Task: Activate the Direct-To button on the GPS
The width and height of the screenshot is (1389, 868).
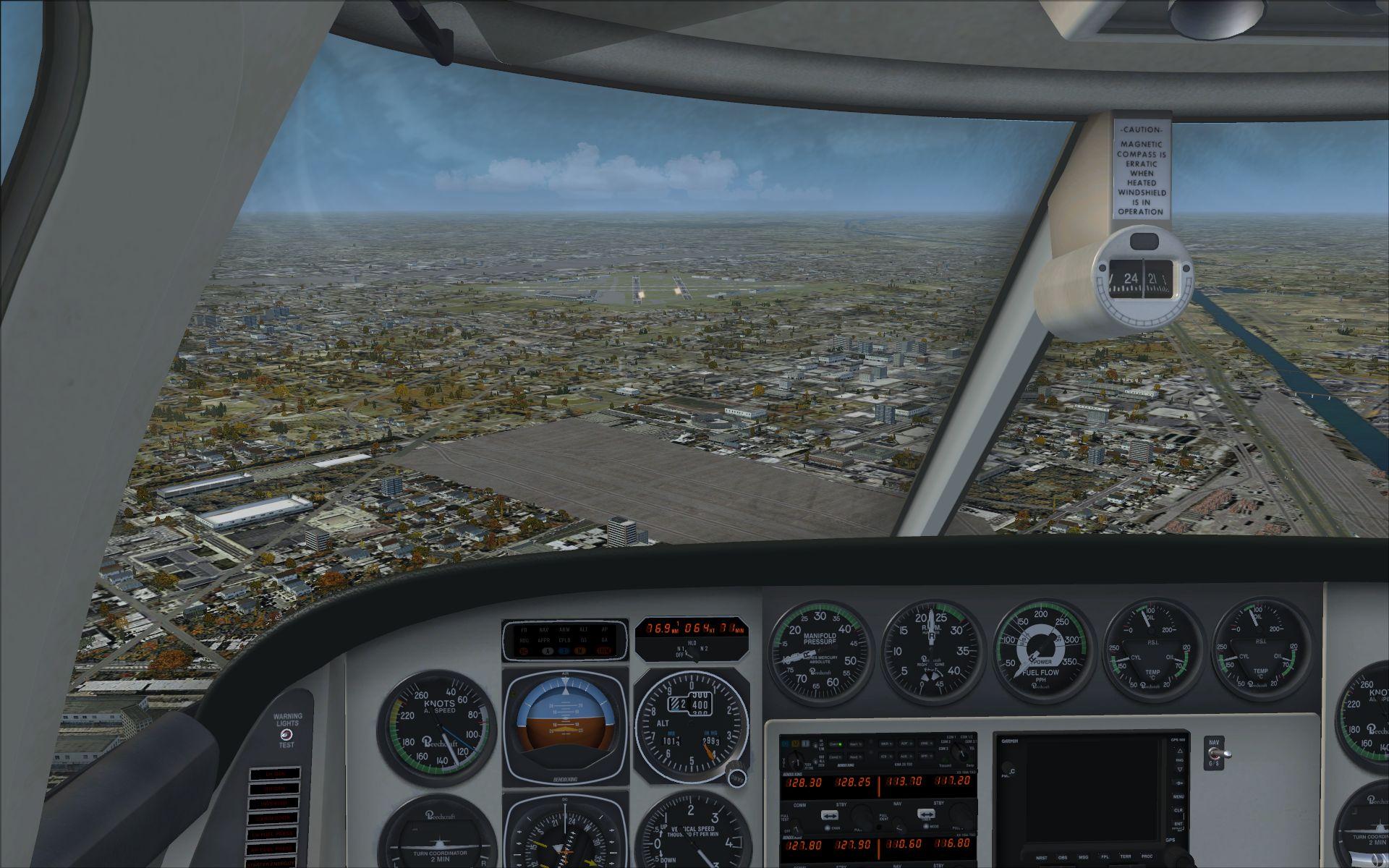Action: click(1178, 783)
